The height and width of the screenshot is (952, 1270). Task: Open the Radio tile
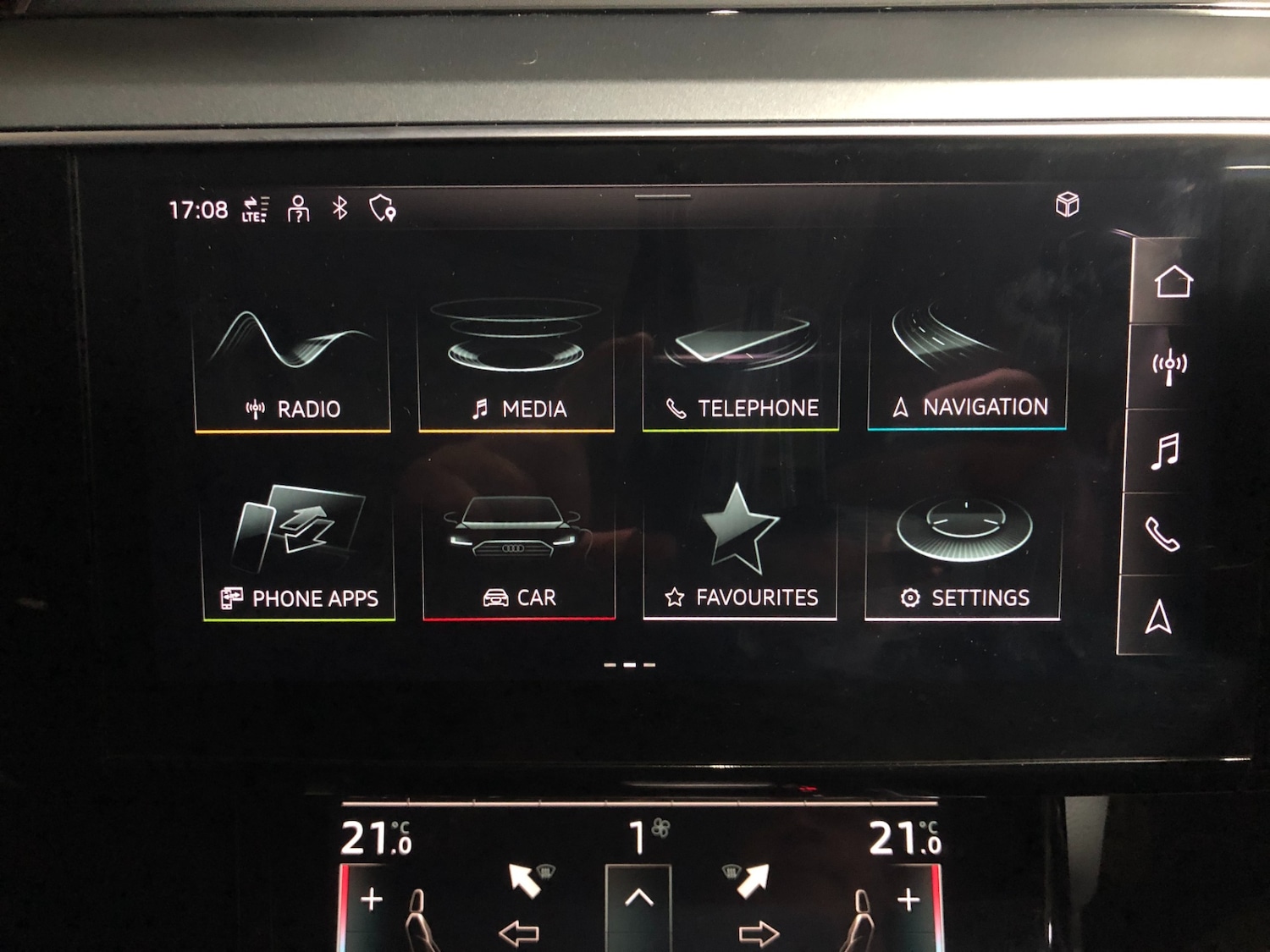pos(292,364)
